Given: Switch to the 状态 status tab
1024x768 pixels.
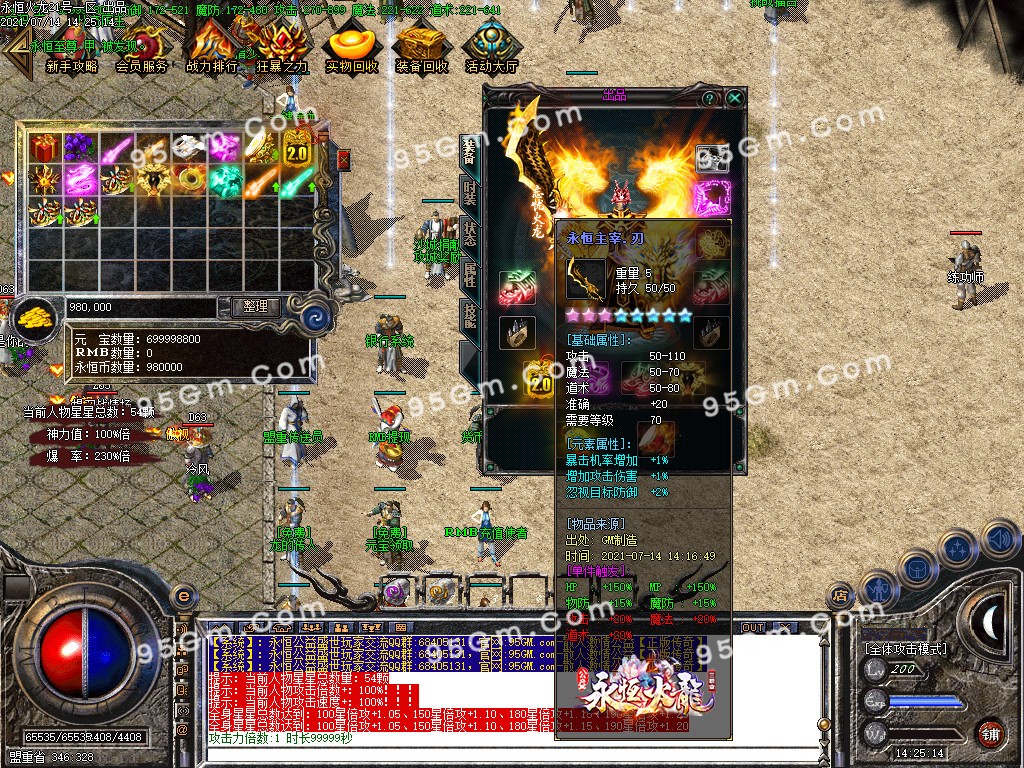Looking at the screenshot, I should (x=469, y=235).
